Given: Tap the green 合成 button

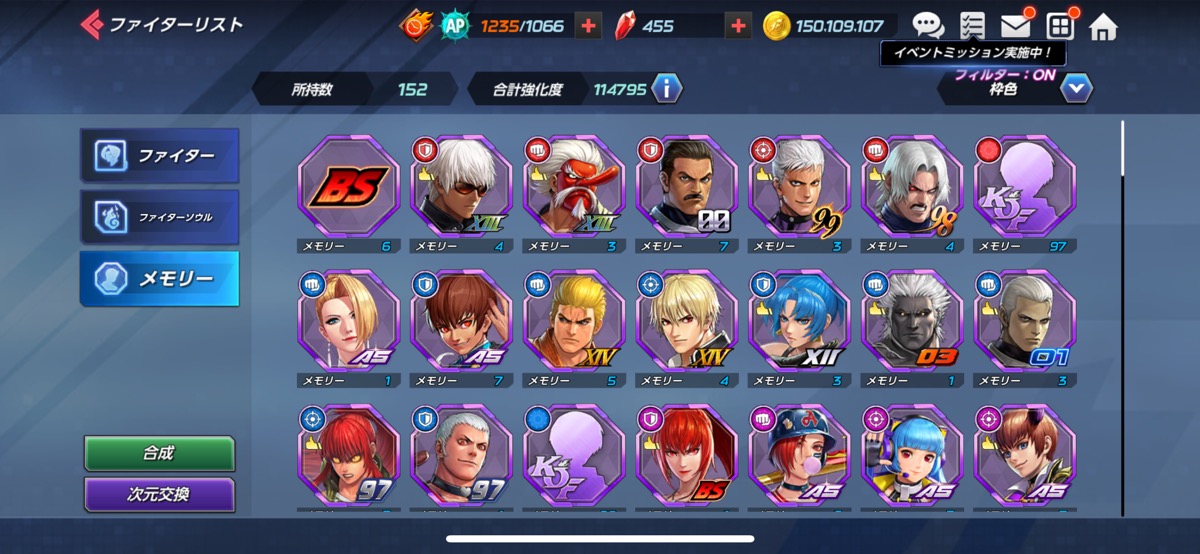Looking at the screenshot, I should (x=159, y=453).
